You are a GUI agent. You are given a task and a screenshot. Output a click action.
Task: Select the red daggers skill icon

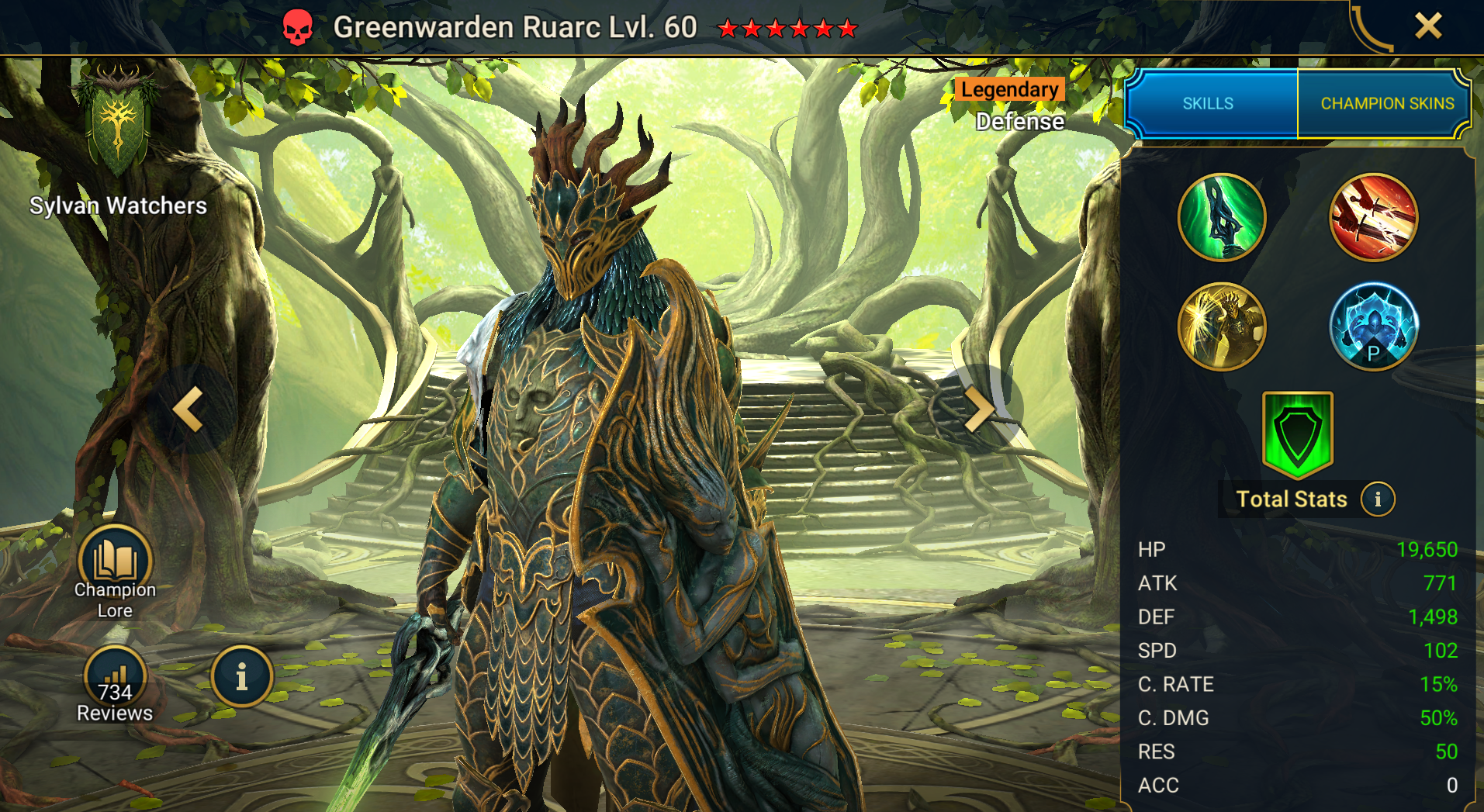[x=1373, y=217]
